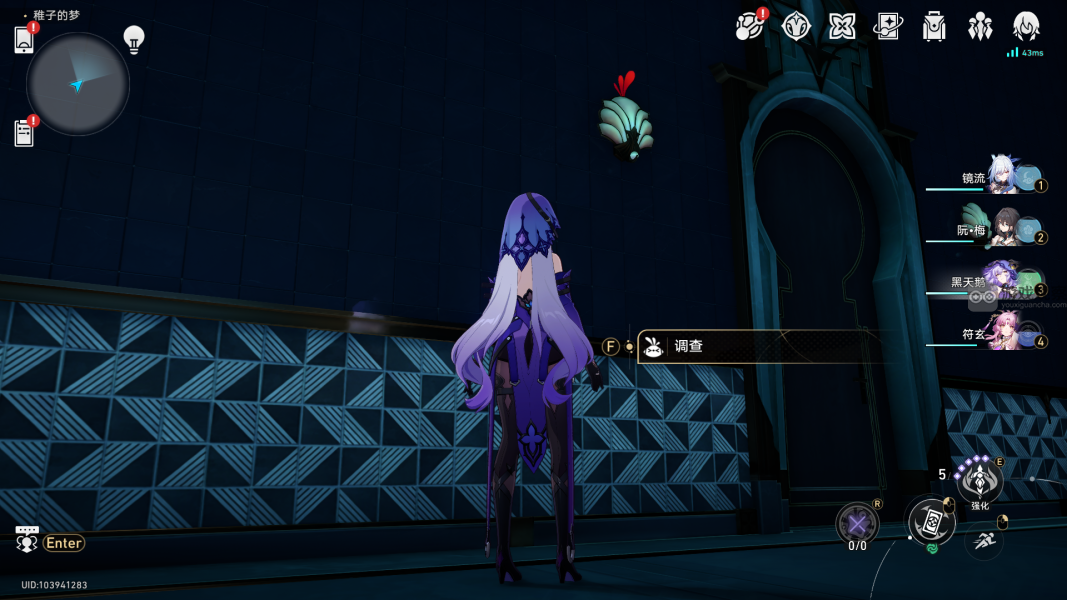This screenshot has height=600, width=1067.
Task: Use the card attack icon
Action: pos(929,521)
